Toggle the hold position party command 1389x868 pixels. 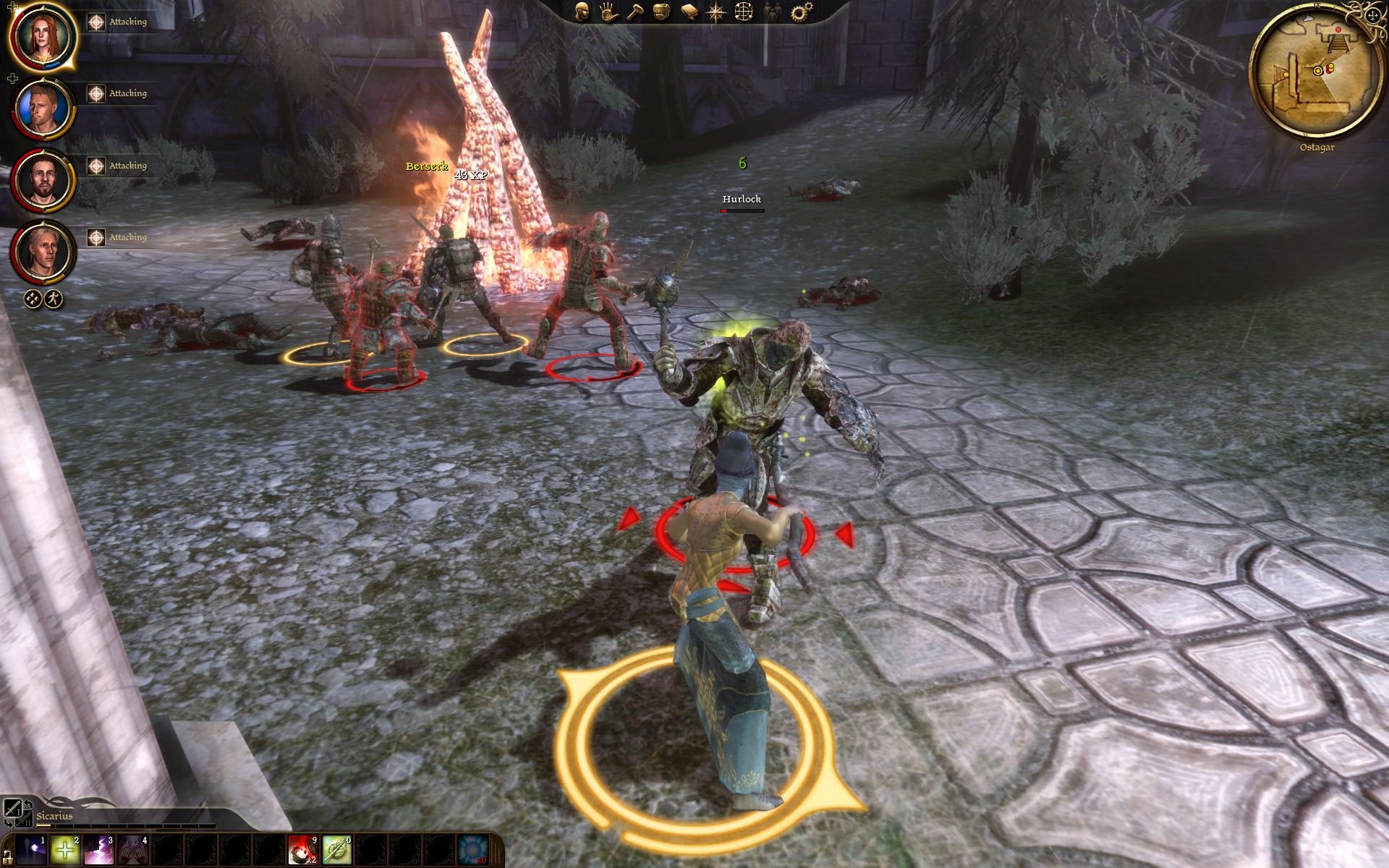click(32, 298)
